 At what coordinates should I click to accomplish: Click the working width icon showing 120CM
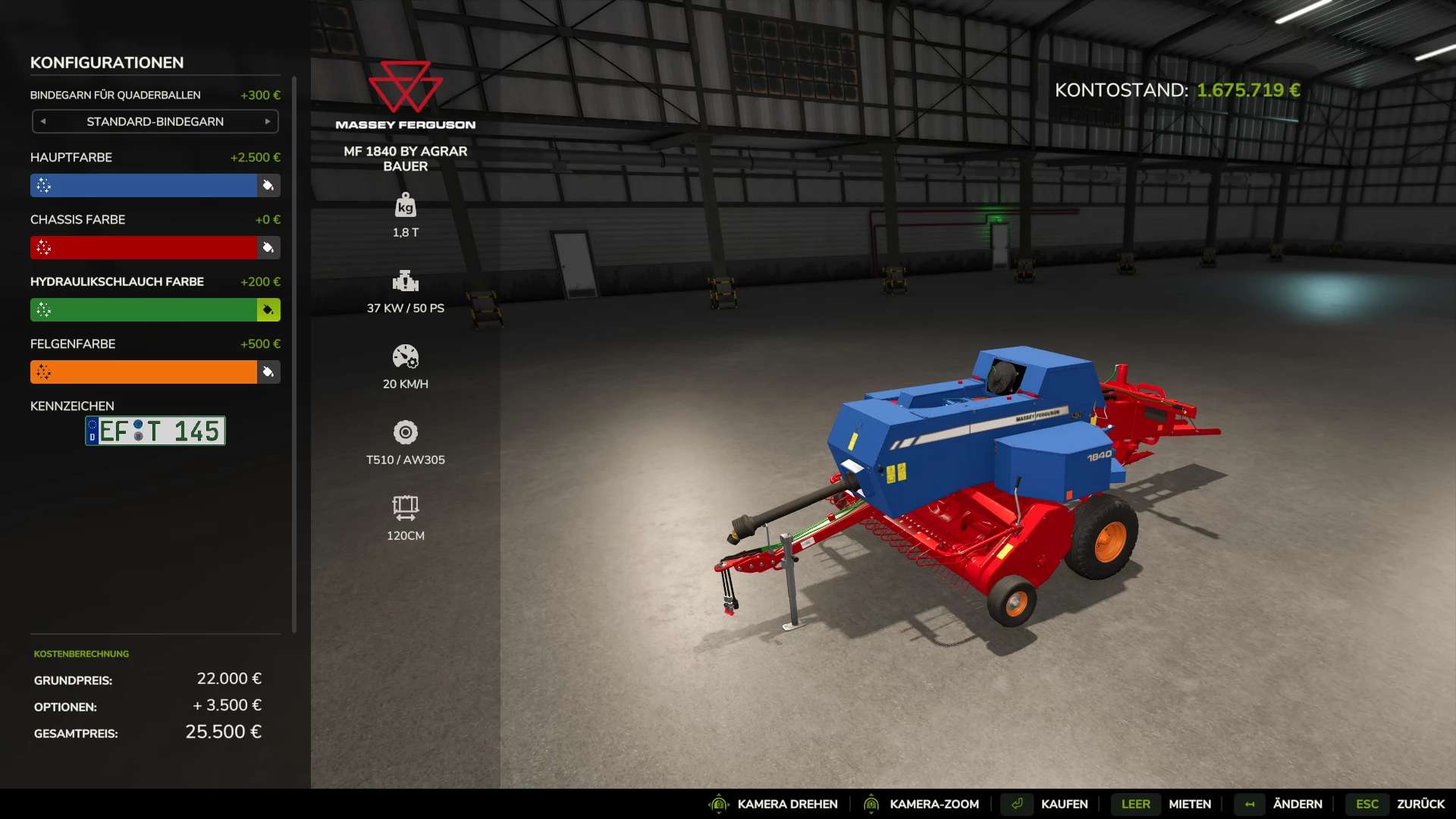click(406, 508)
